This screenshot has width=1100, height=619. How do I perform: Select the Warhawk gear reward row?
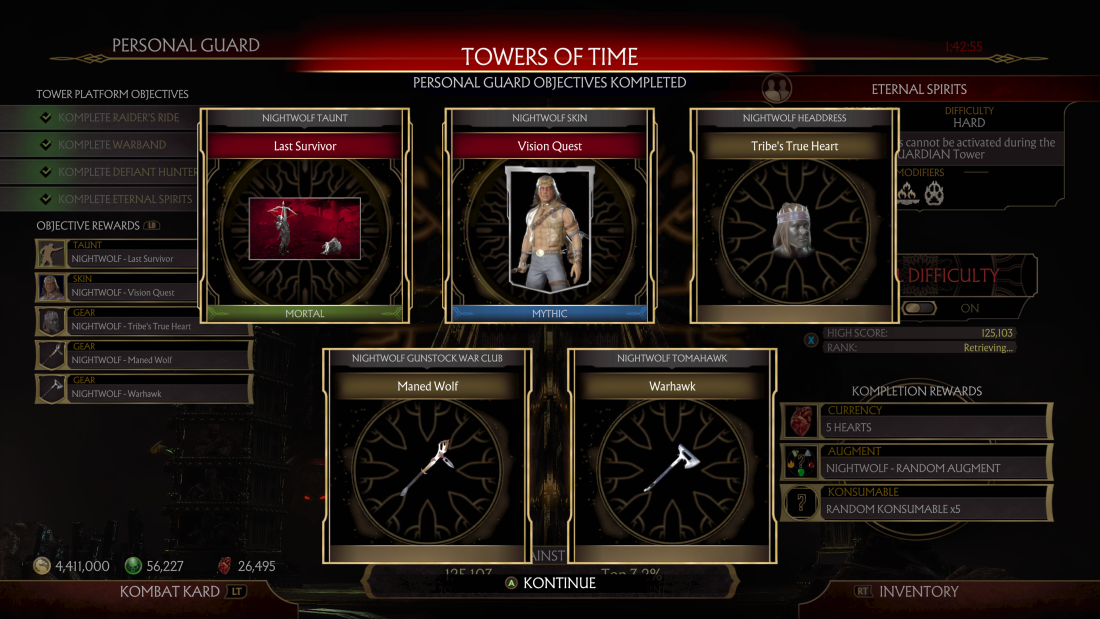click(144, 389)
